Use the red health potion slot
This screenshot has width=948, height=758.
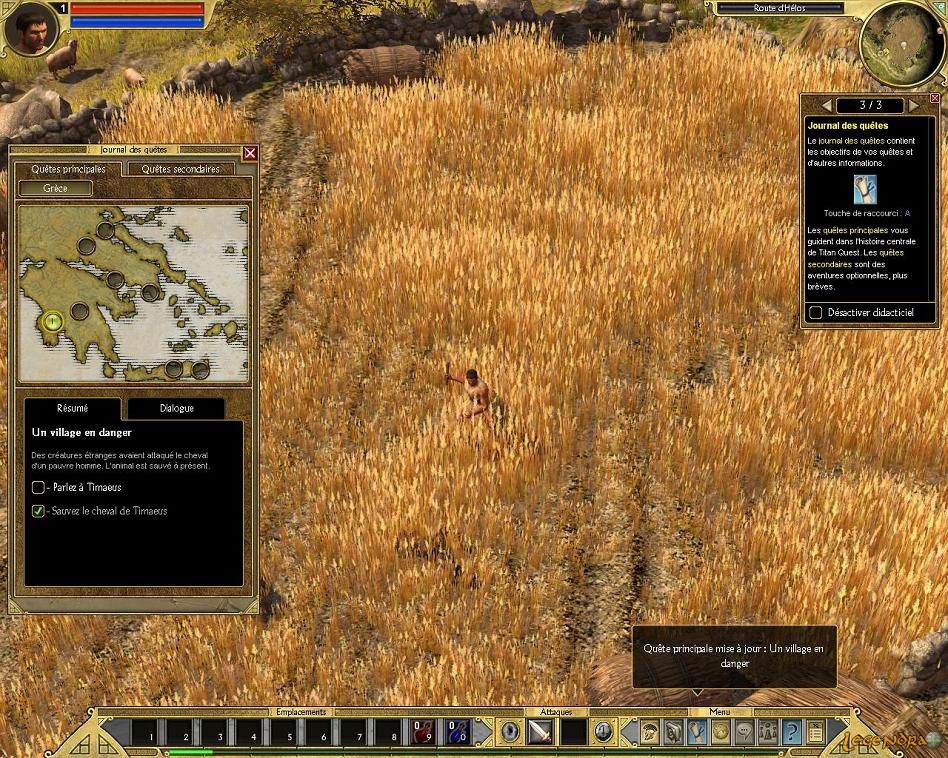(x=423, y=732)
